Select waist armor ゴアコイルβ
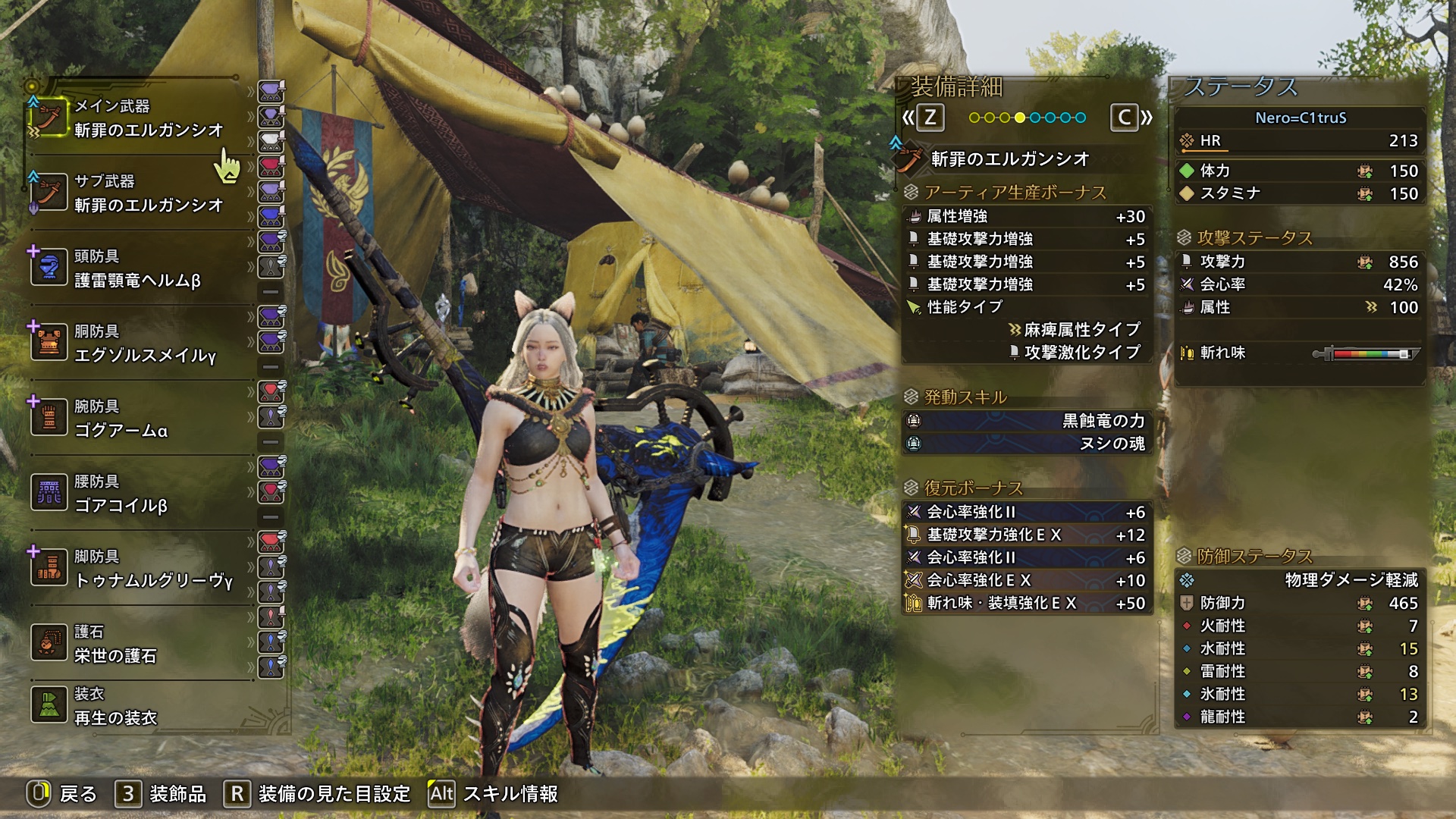The height and width of the screenshot is (819, 1456). coord(136,494)
